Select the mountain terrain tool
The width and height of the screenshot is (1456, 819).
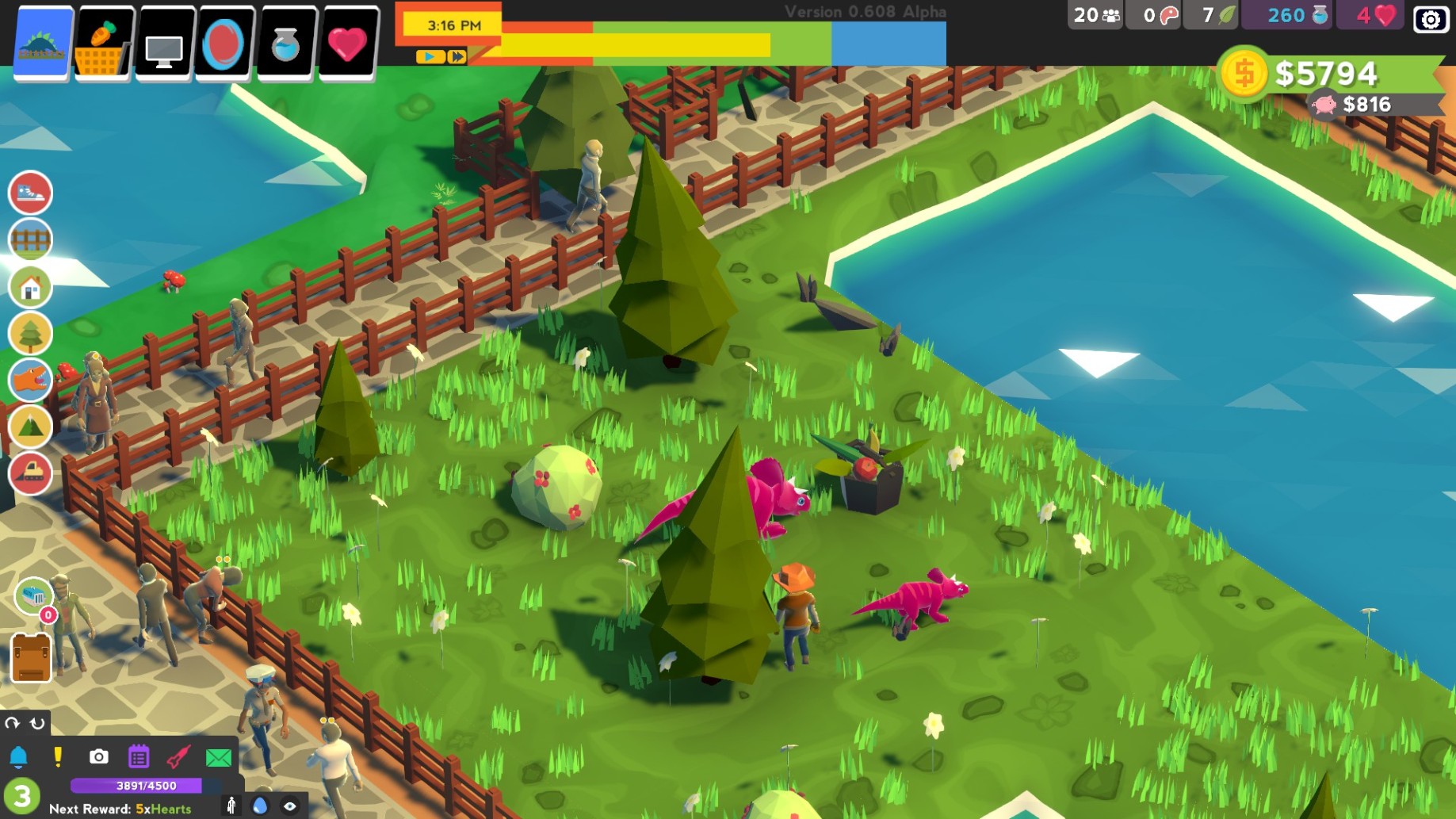click(x=30, y=427)
